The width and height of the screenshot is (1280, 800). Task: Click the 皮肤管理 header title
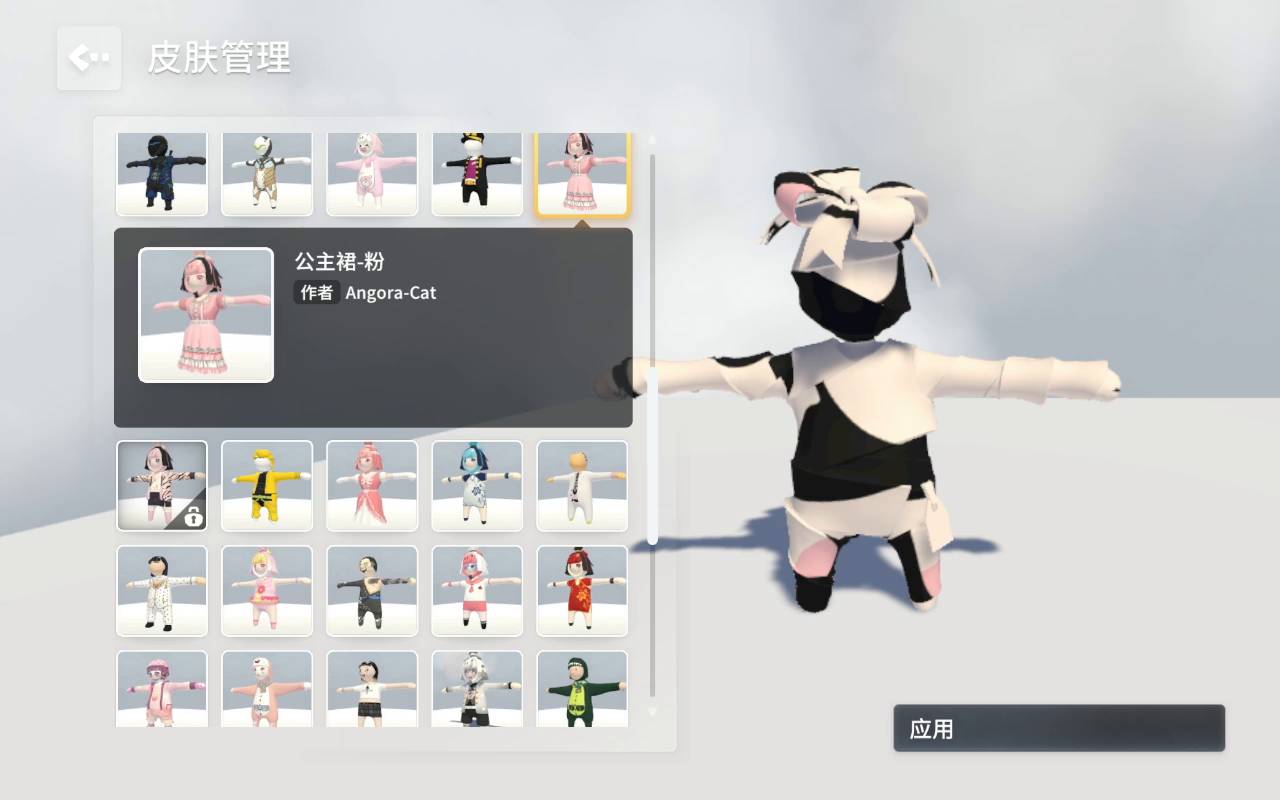(220, 59)
